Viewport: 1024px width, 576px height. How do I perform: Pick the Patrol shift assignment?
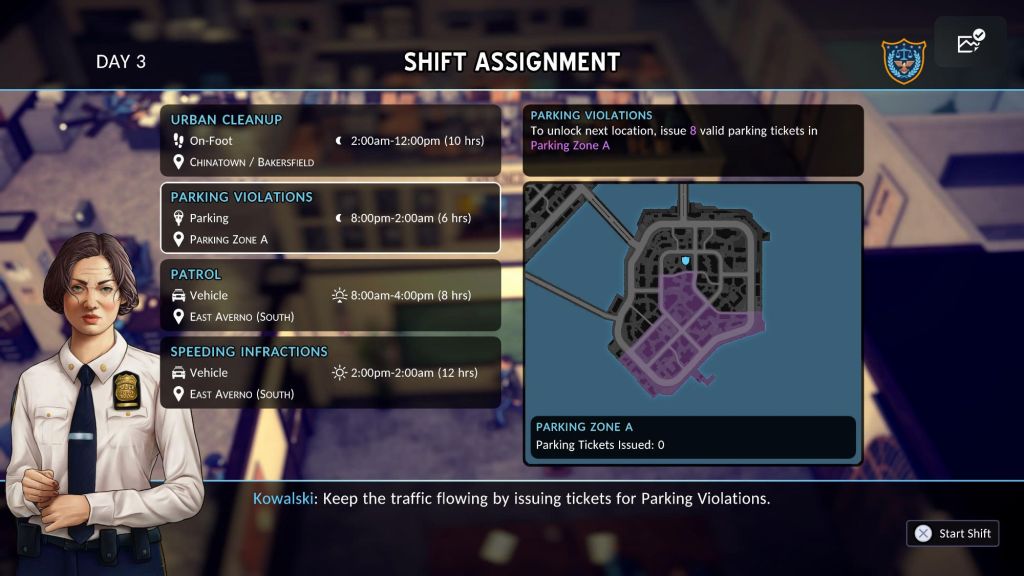330,295
